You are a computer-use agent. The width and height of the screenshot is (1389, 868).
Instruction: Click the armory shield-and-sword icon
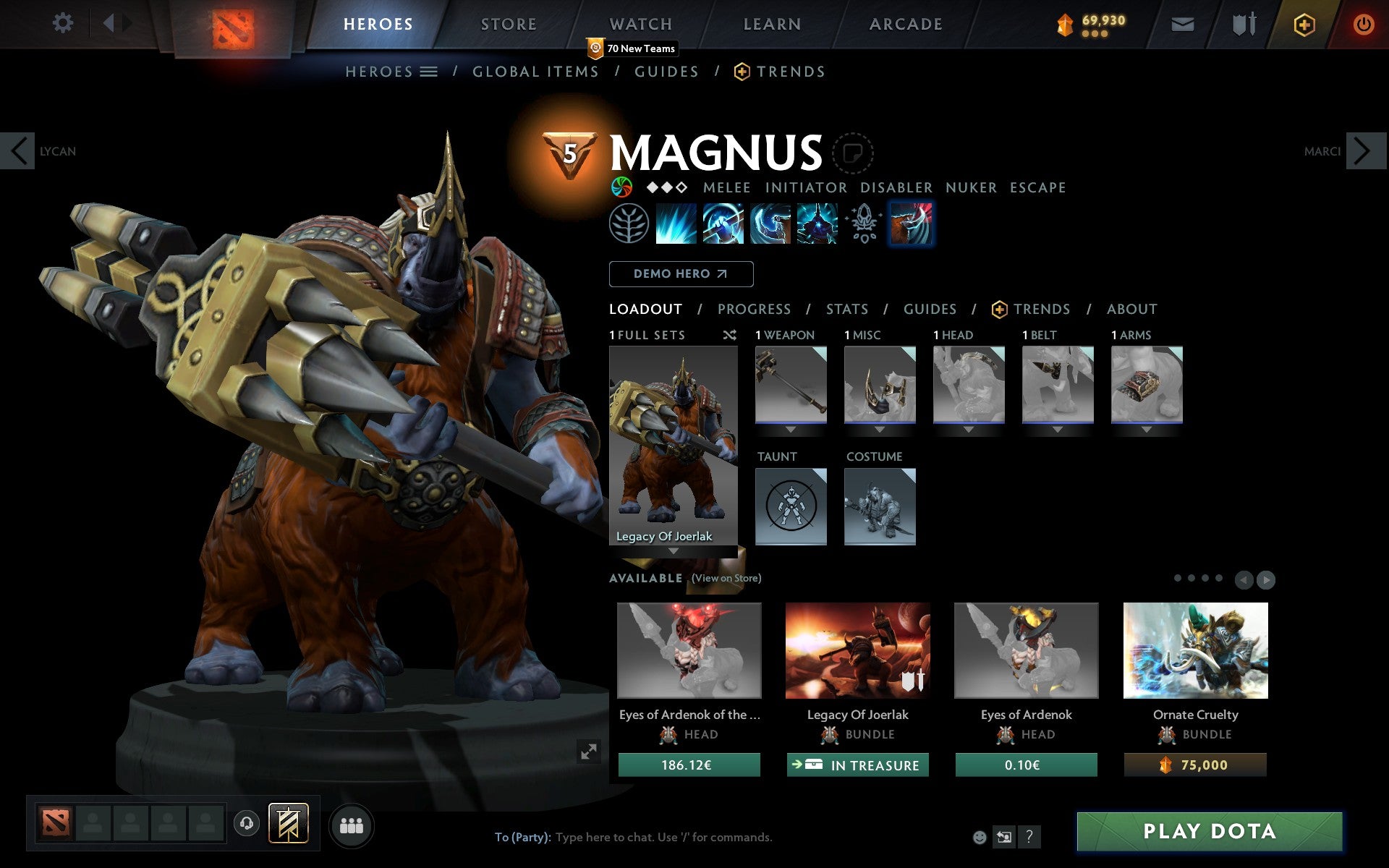pyautogui.click(x=1241, y=23)
